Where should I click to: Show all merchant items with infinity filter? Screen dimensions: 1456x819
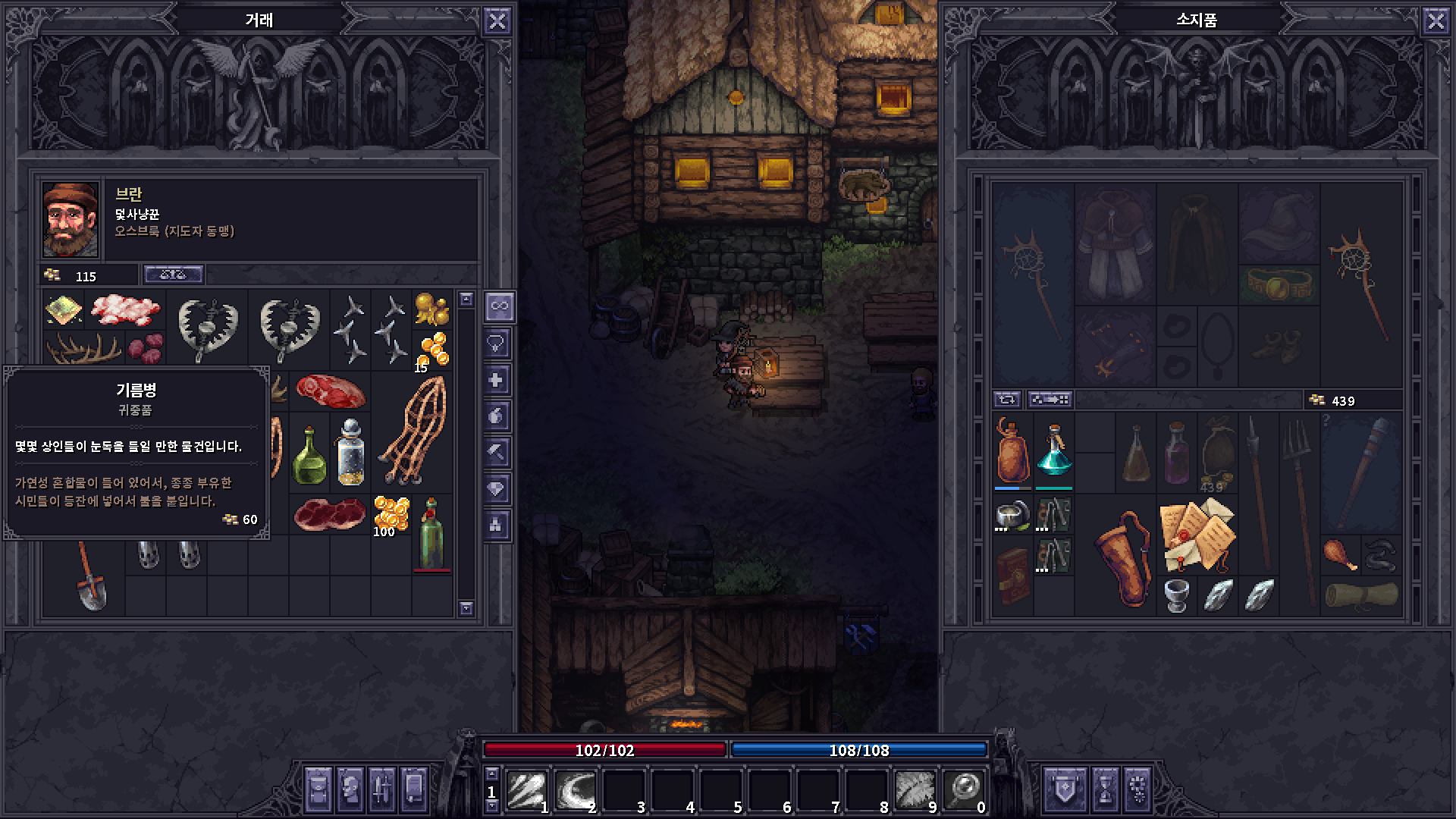[498, 306]
